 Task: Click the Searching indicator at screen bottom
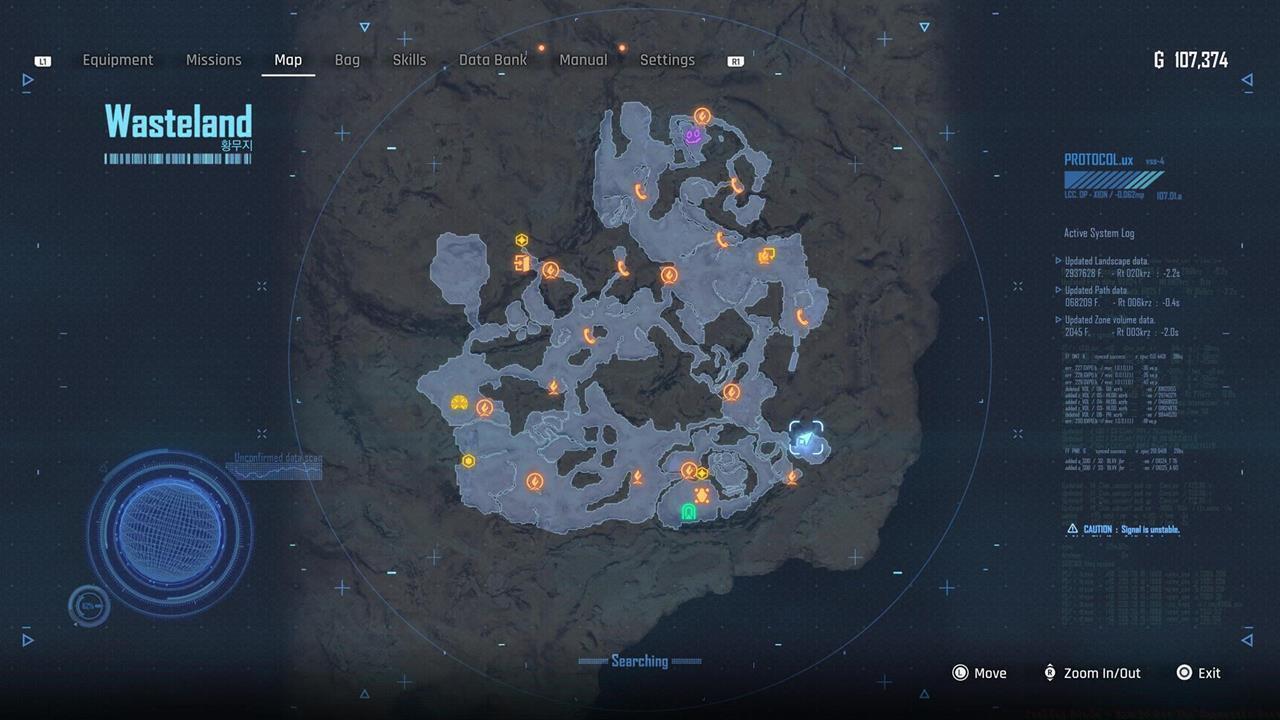(641, 661)
